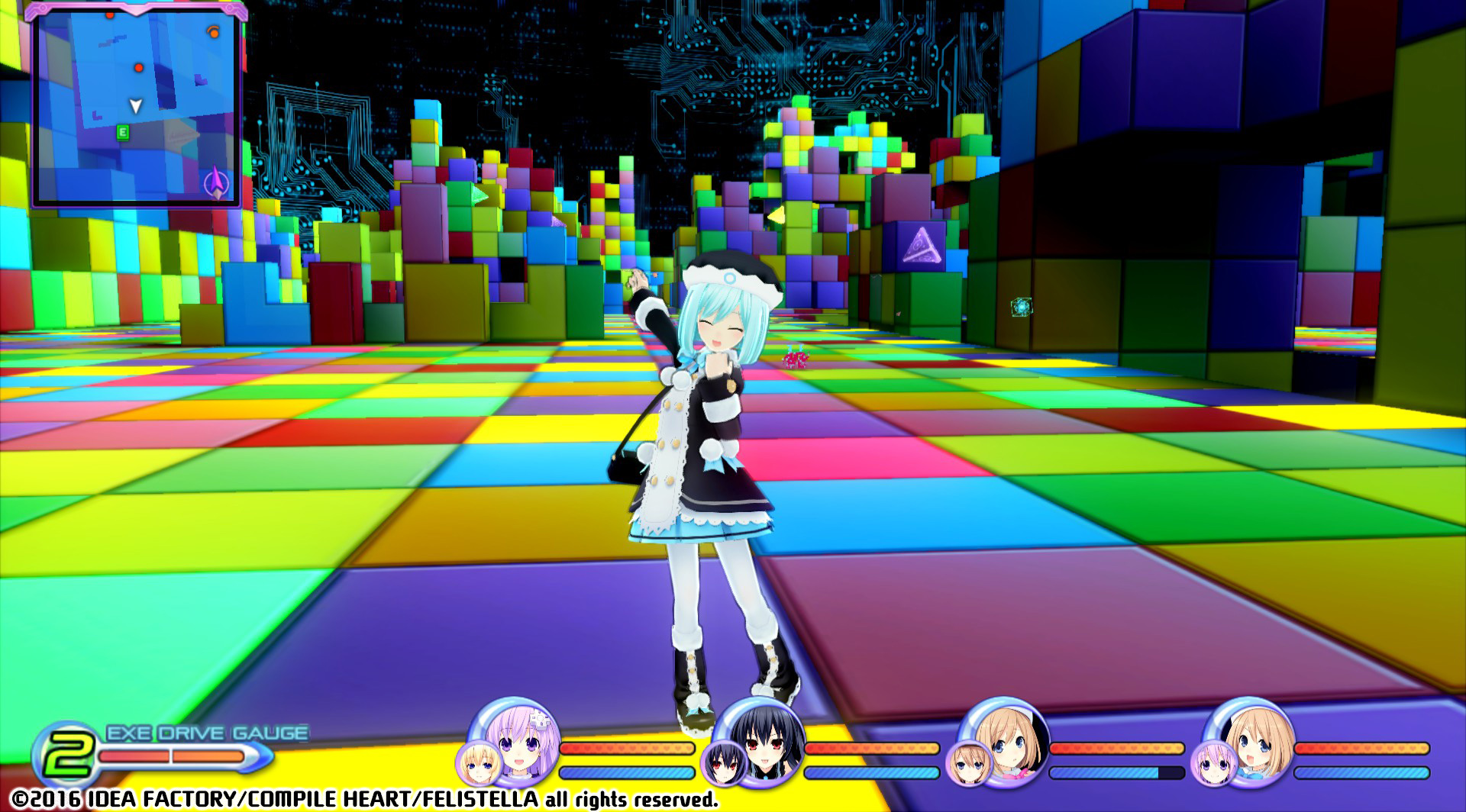Click the compass arrow on the minimap
Viewport: 1466px width, 812px height.
coord(216,182)
